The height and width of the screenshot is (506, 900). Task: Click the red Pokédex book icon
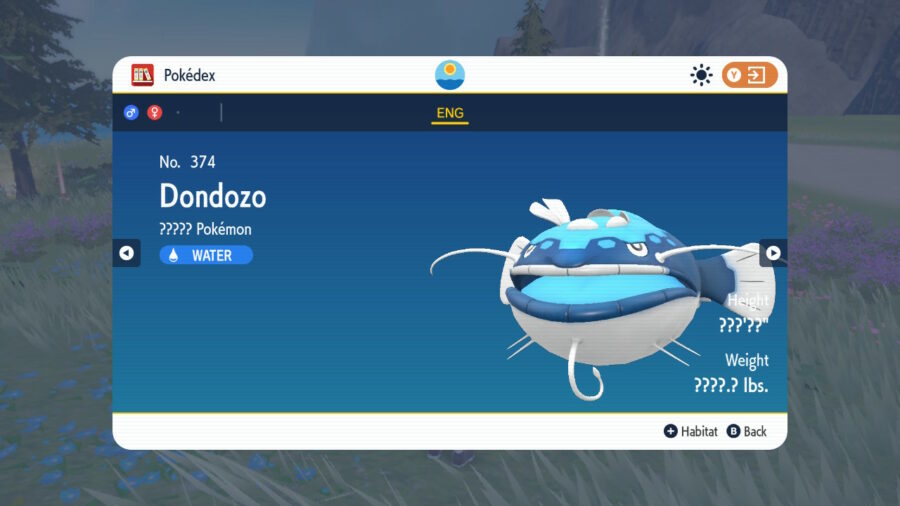tap(143, 75)
